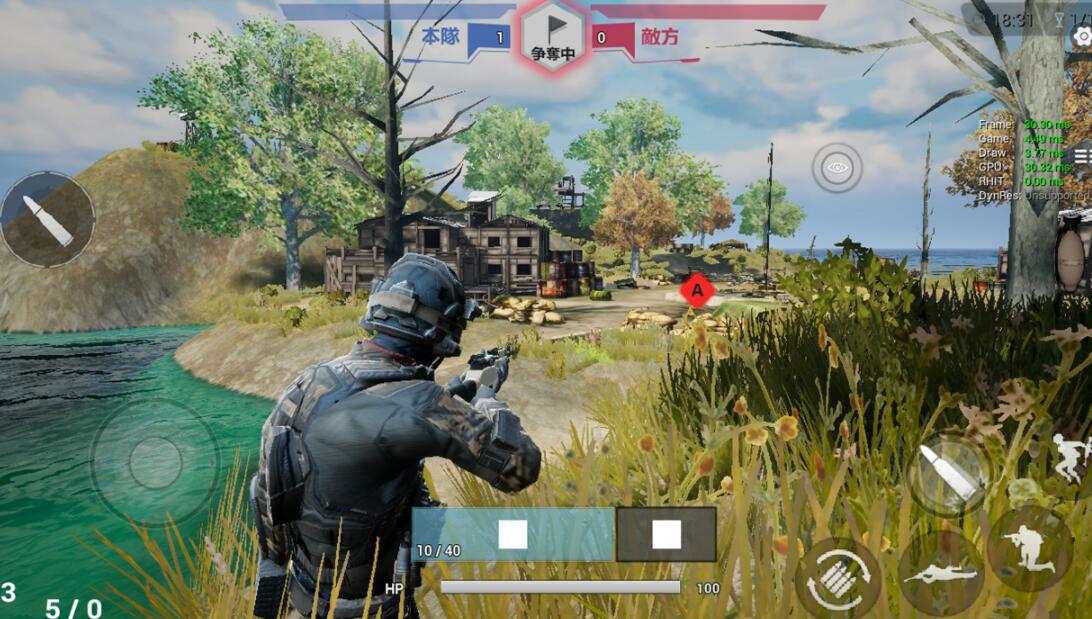1092x619 pixels.
Task: Open settings via the gear icon
Action: point(1082,37)
